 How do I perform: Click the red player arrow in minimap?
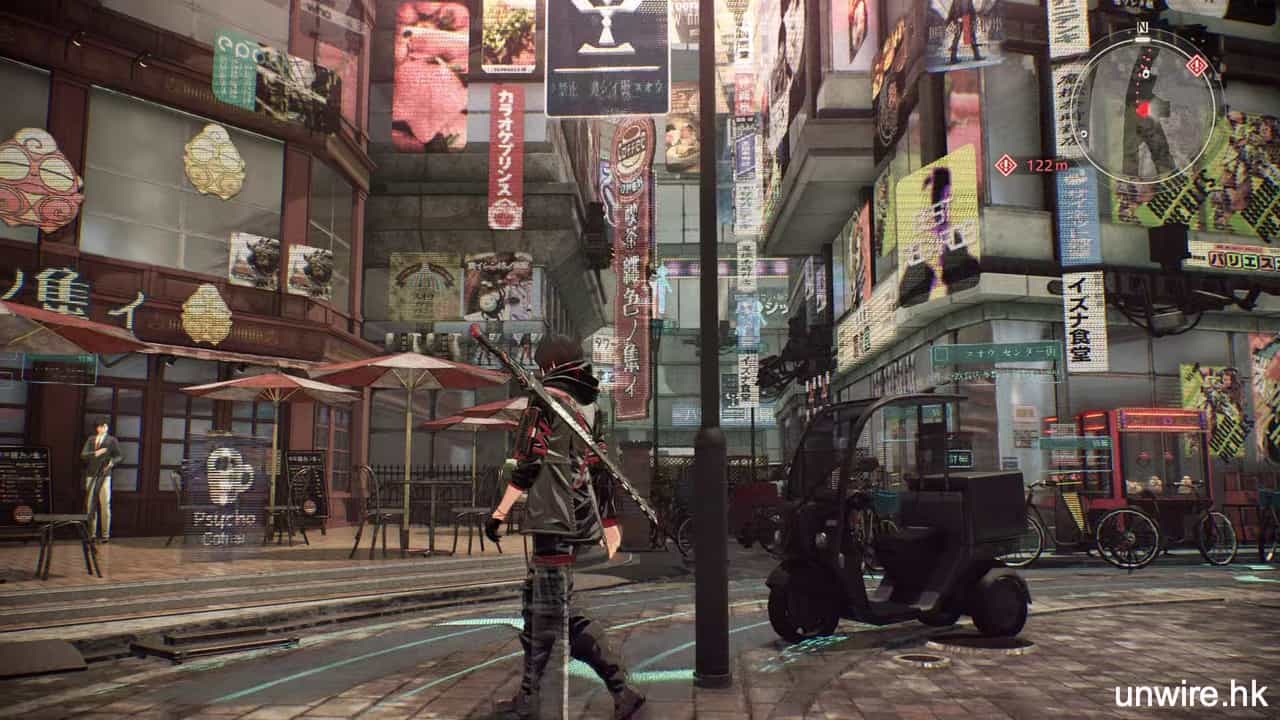tap(1143, 108)
